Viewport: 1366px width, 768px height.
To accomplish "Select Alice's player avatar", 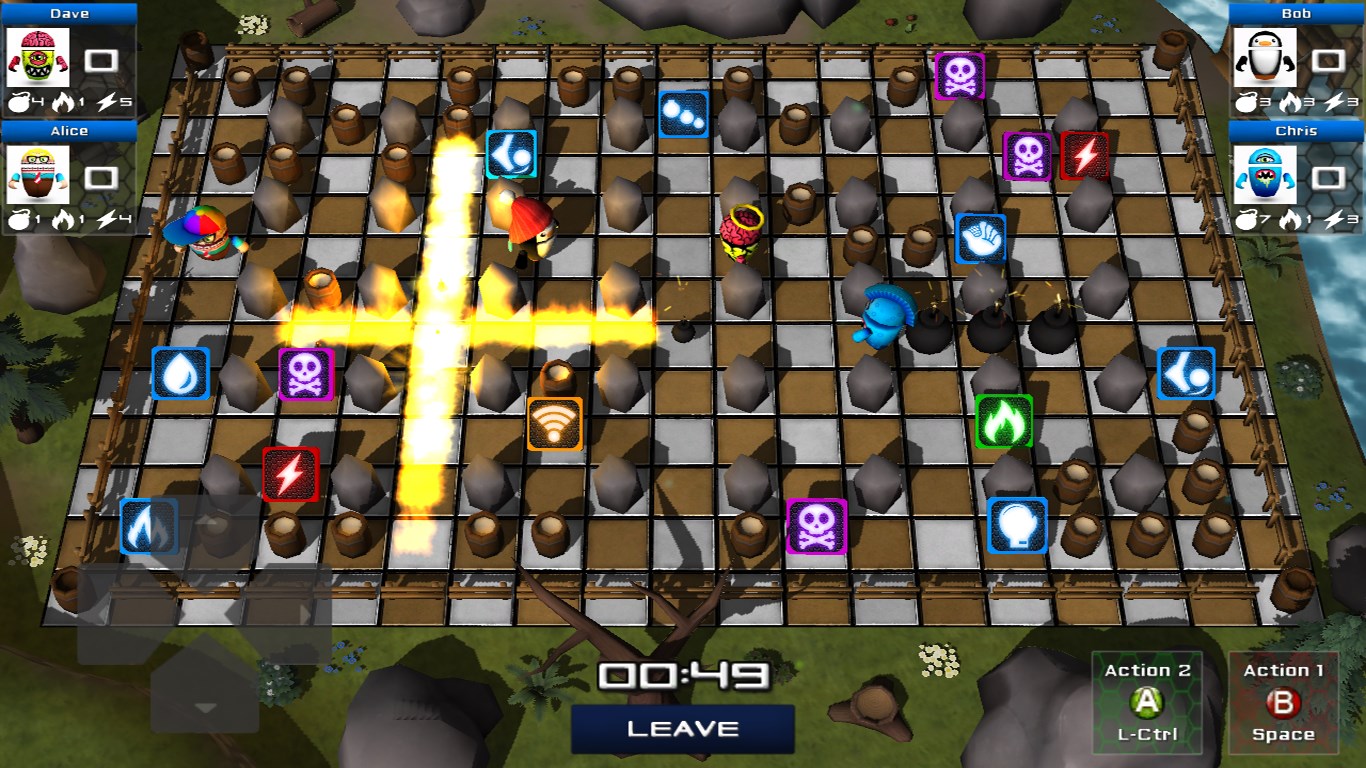I will [x=38, y=176].
